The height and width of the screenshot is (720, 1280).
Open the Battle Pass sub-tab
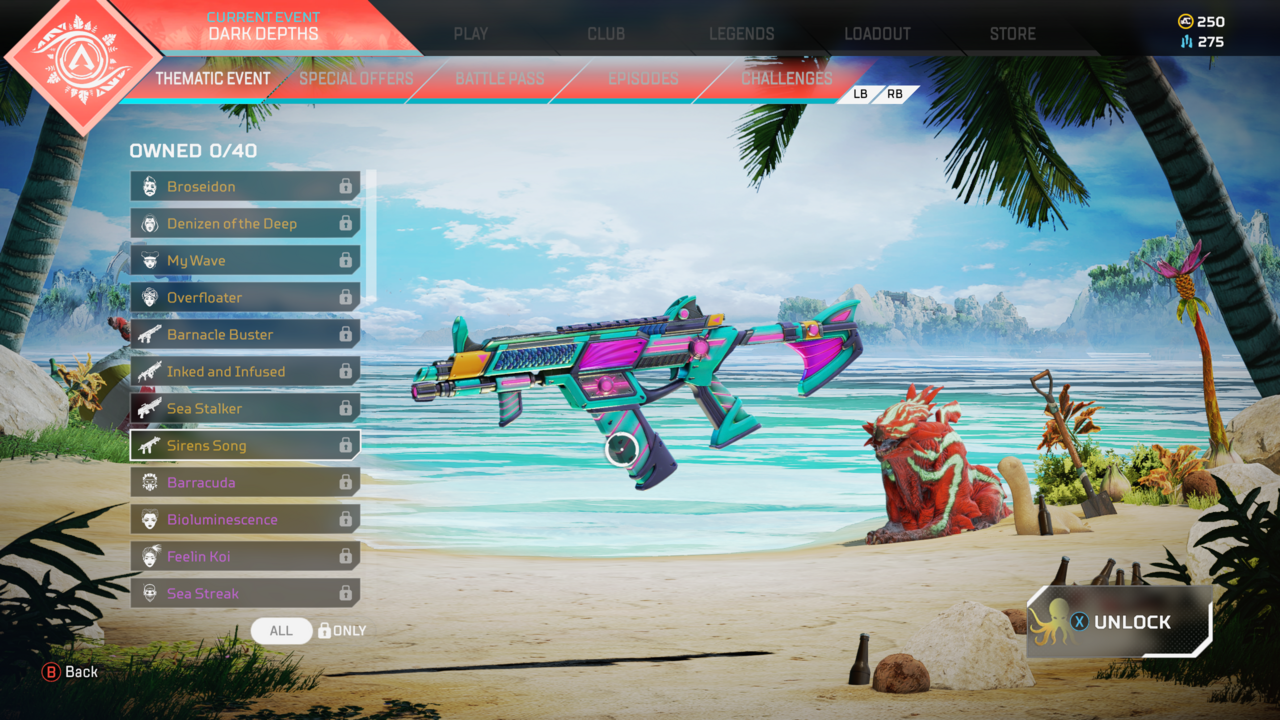point(499,78)
